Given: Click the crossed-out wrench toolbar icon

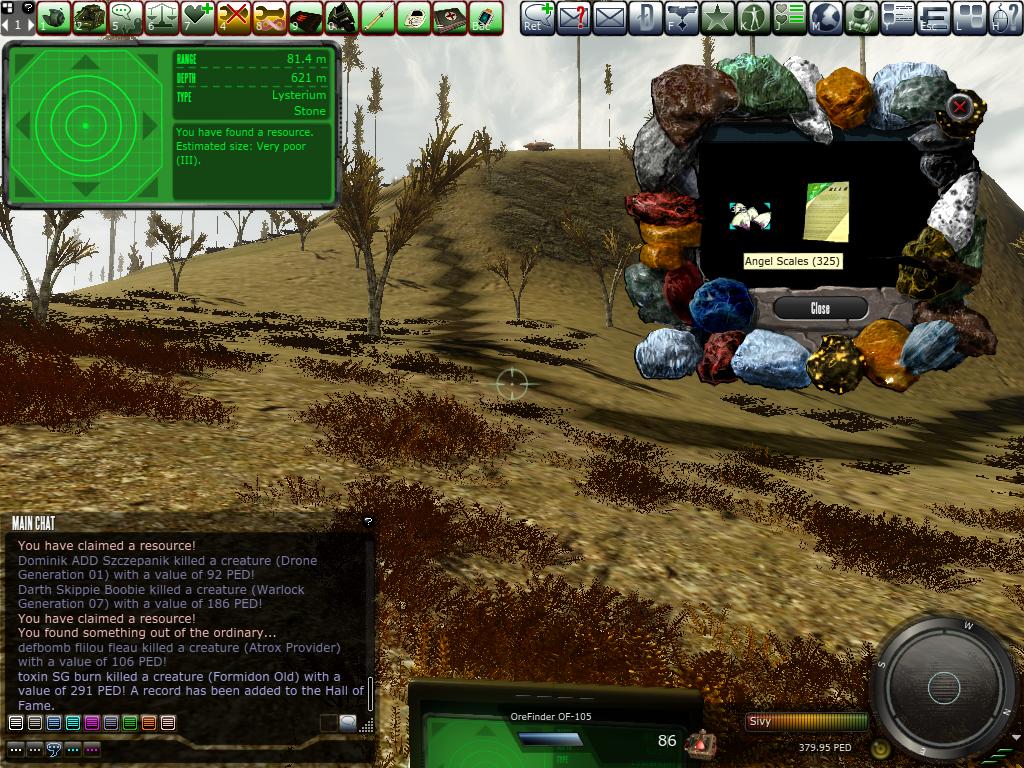Looking at the screenshot, I should click(233, 17).
